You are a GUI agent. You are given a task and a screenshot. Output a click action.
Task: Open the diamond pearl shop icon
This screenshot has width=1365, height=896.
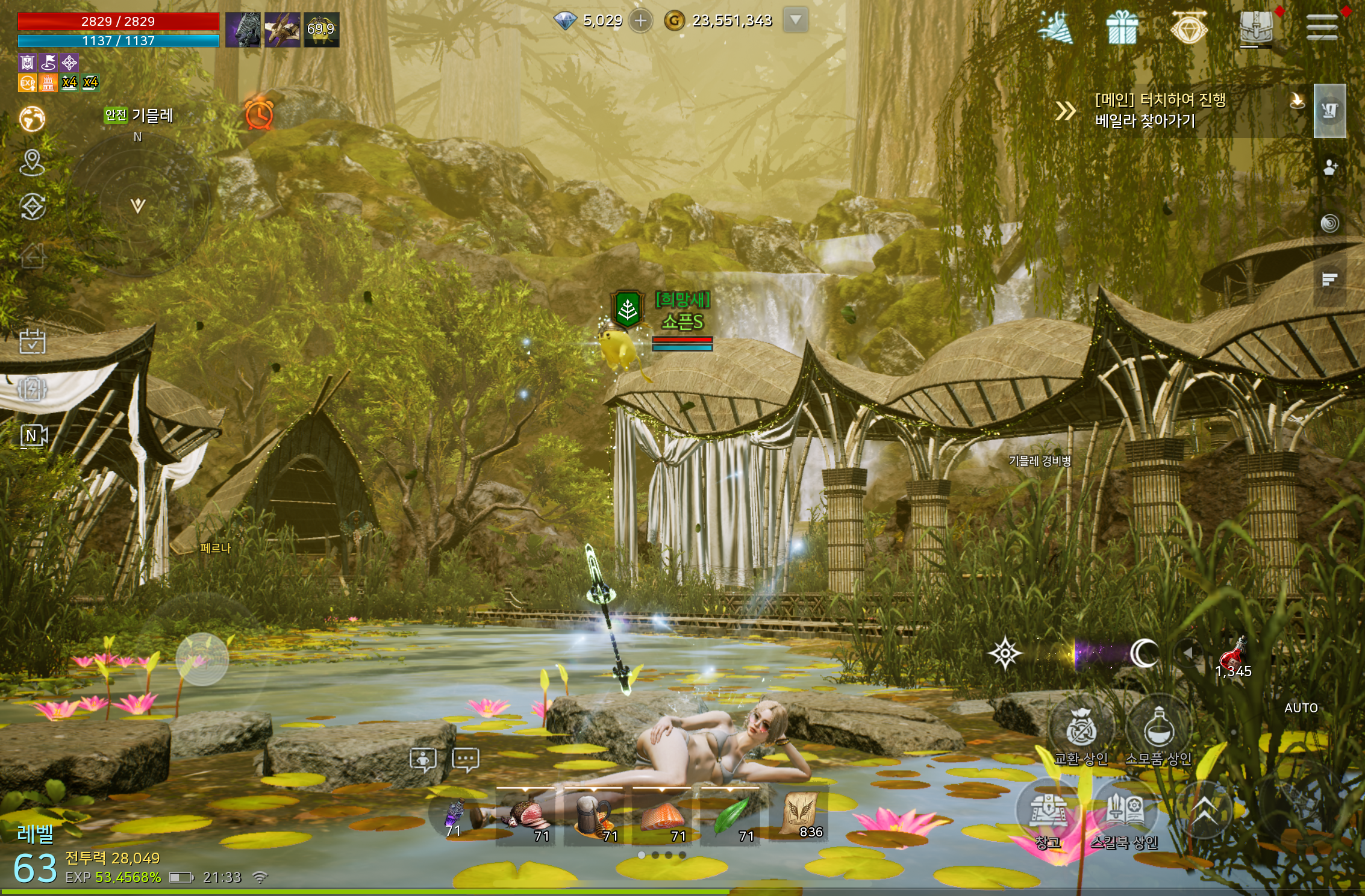point(1189,28)
